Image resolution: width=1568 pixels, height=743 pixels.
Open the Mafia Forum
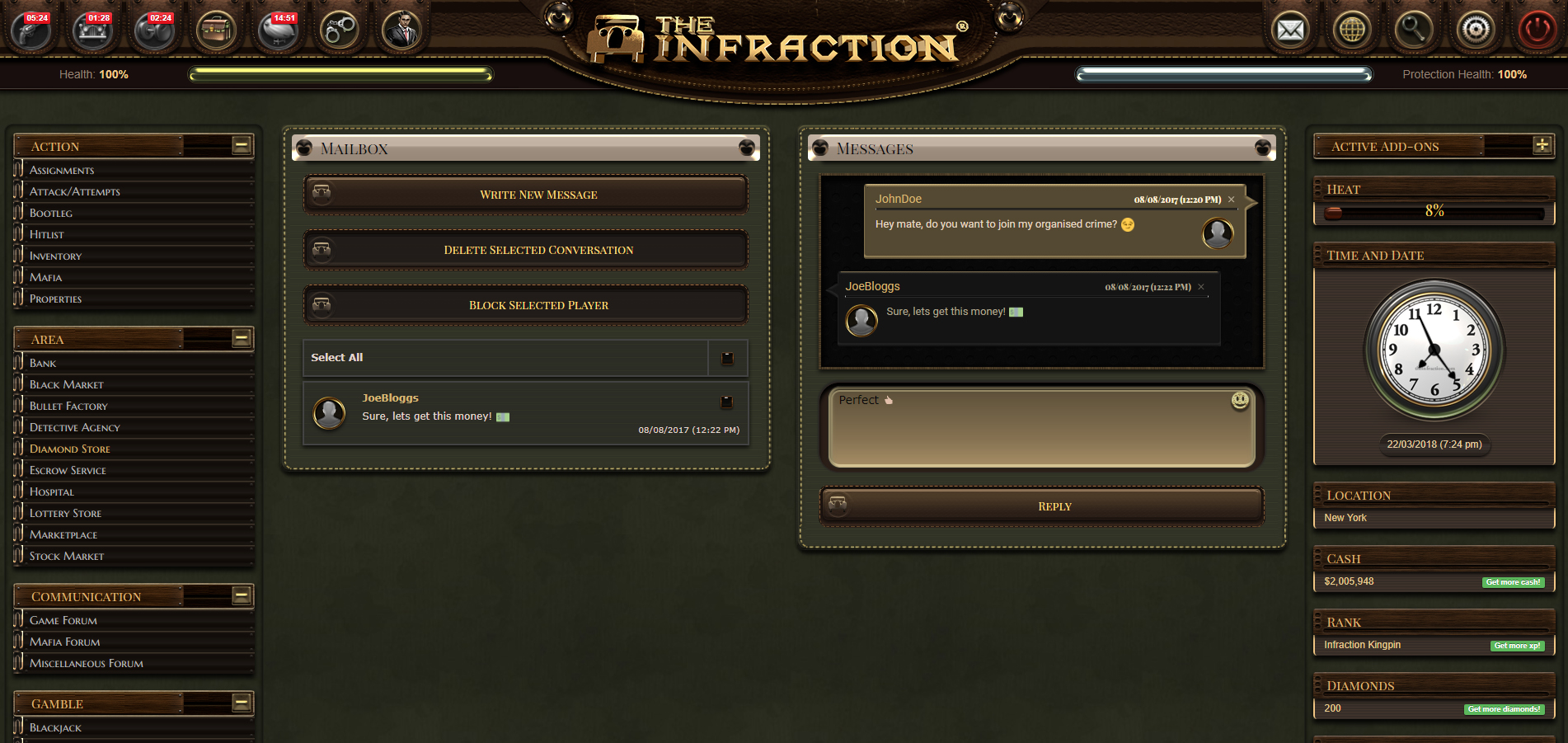pyautogui.click(x=65, y=642)
